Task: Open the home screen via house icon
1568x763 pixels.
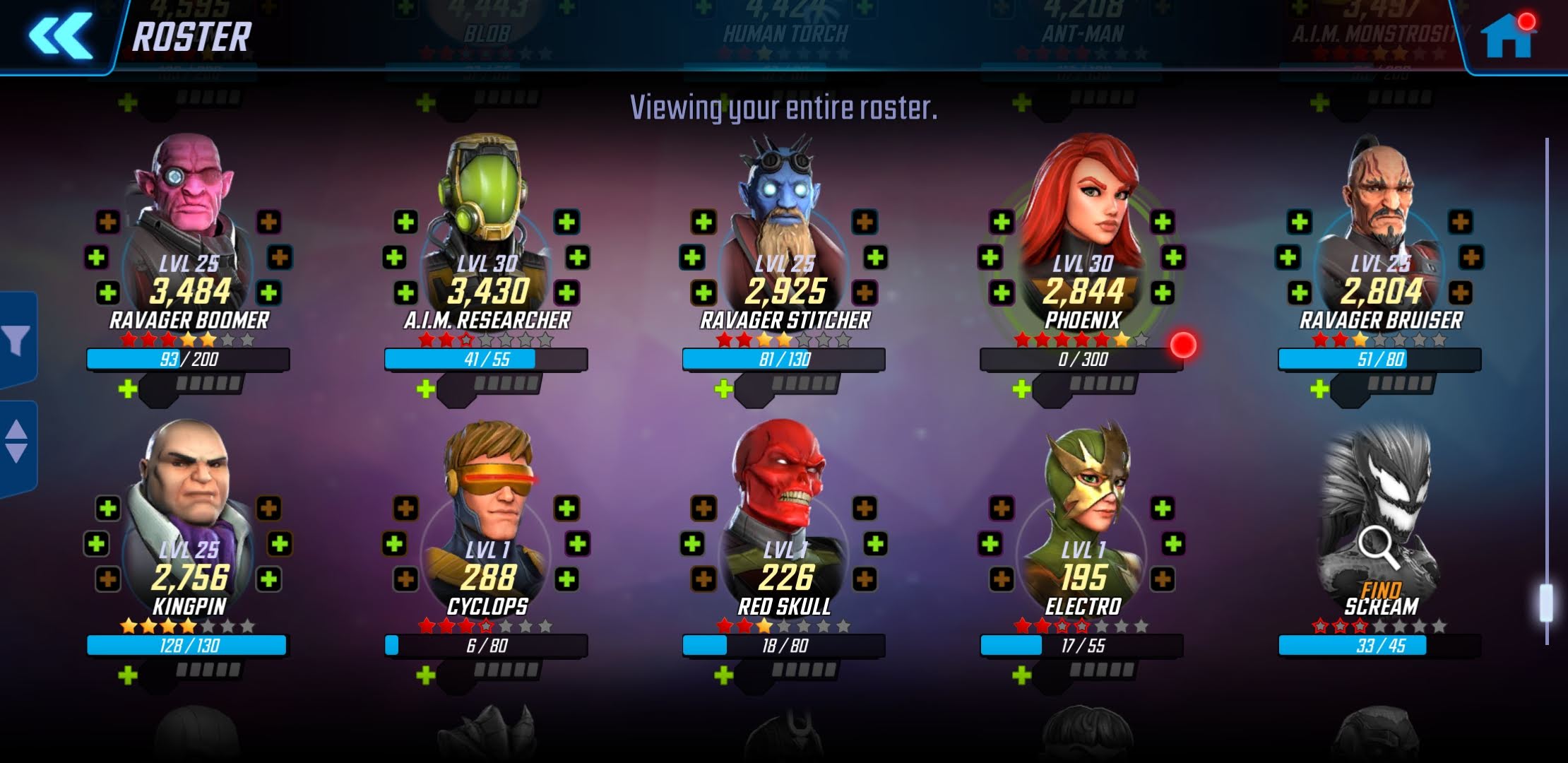Action: [1508, 35]
